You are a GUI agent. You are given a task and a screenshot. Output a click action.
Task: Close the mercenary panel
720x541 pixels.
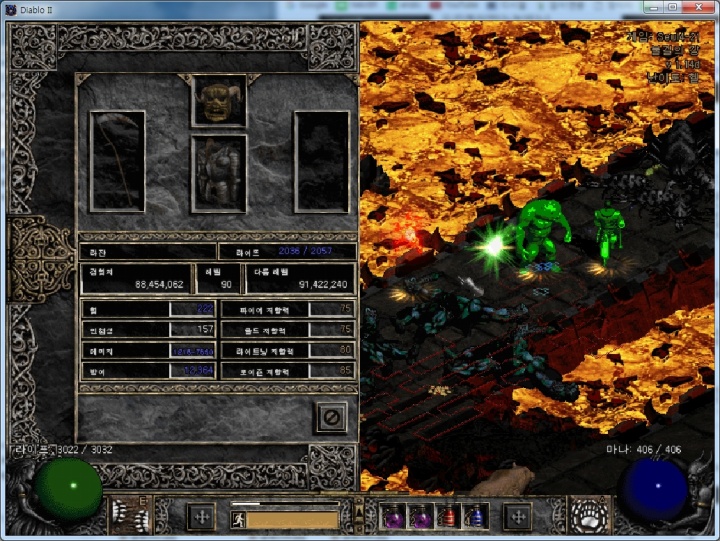point(331,416)
